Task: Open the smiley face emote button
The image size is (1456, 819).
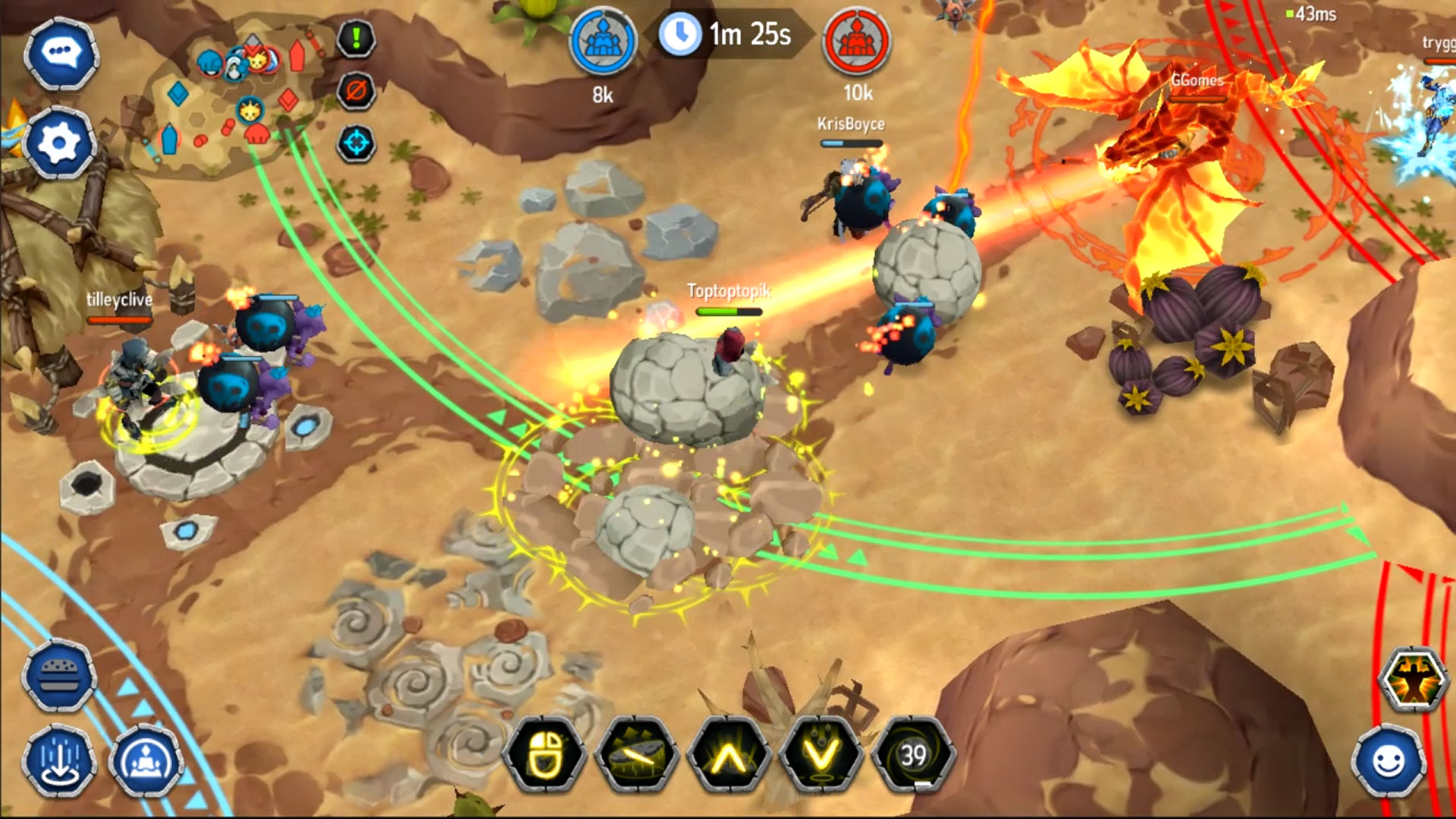Action: click(x=1389, y=762)
